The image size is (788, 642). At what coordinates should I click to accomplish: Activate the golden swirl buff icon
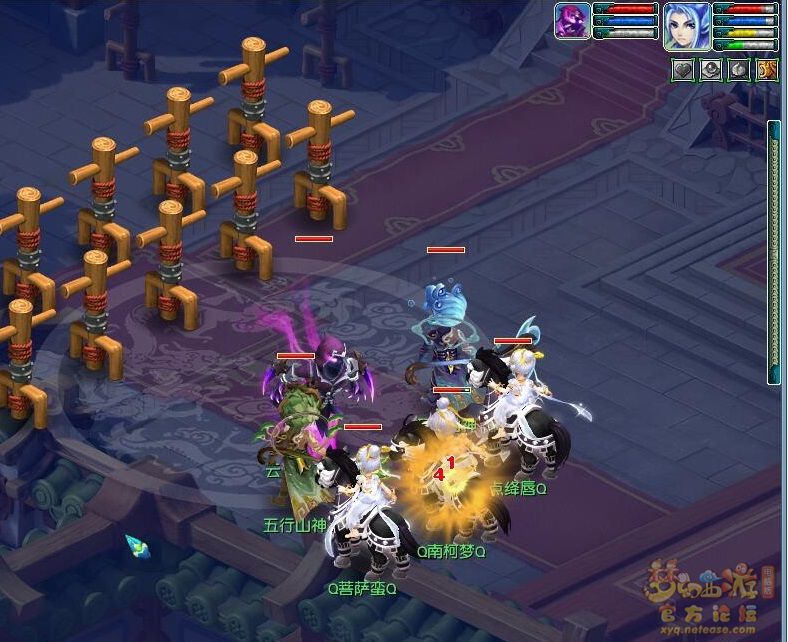coord(767,69)
